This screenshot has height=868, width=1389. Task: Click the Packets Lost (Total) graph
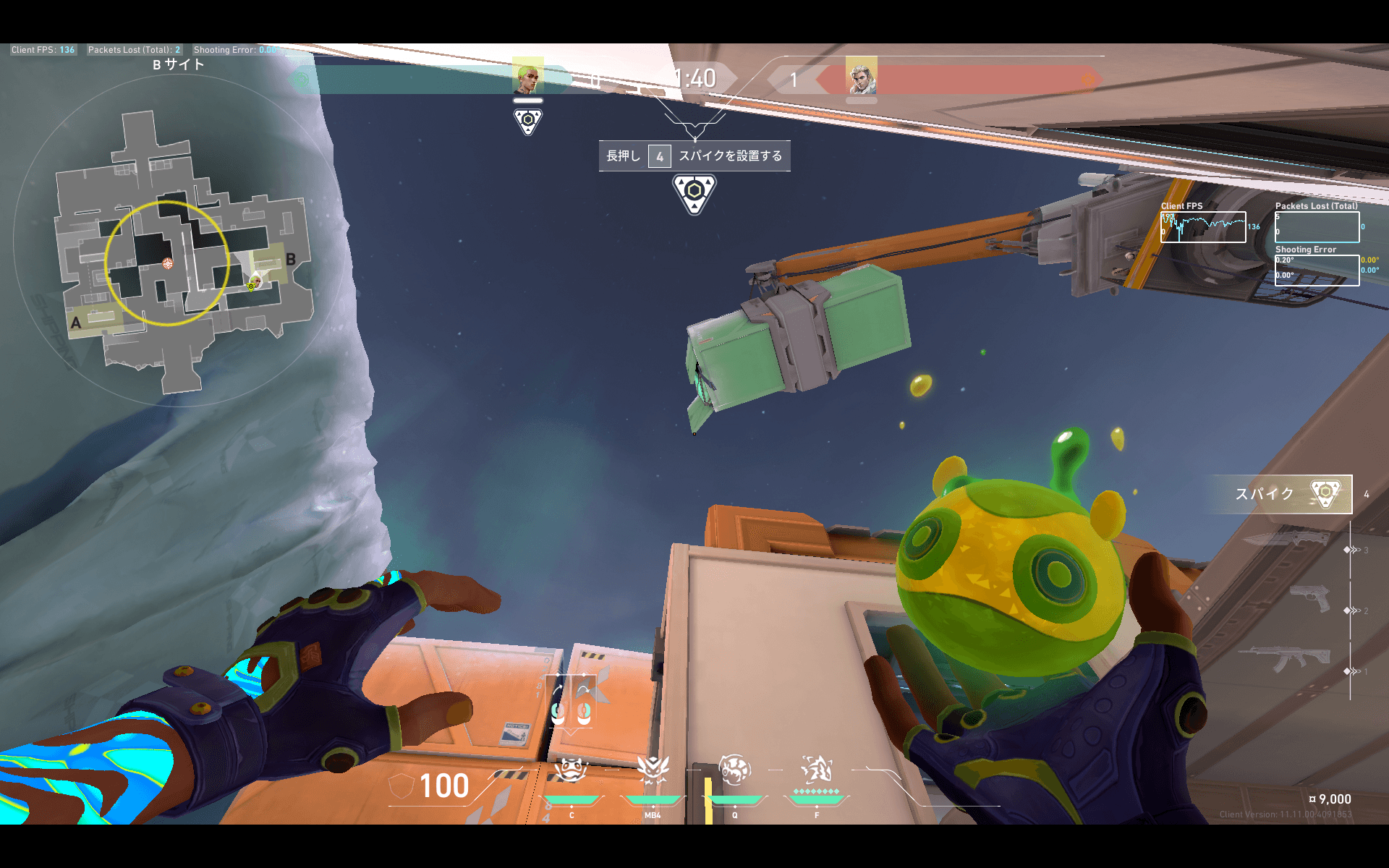click(1317, 227)
